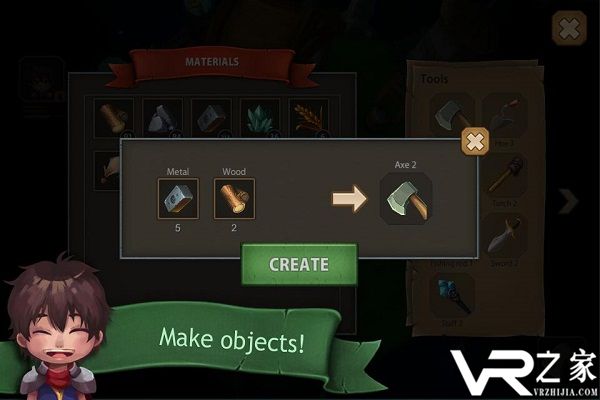Select the Metal ingredient slot
The height and width of the screenshot is (400, 600).
(x=178, y=198)
